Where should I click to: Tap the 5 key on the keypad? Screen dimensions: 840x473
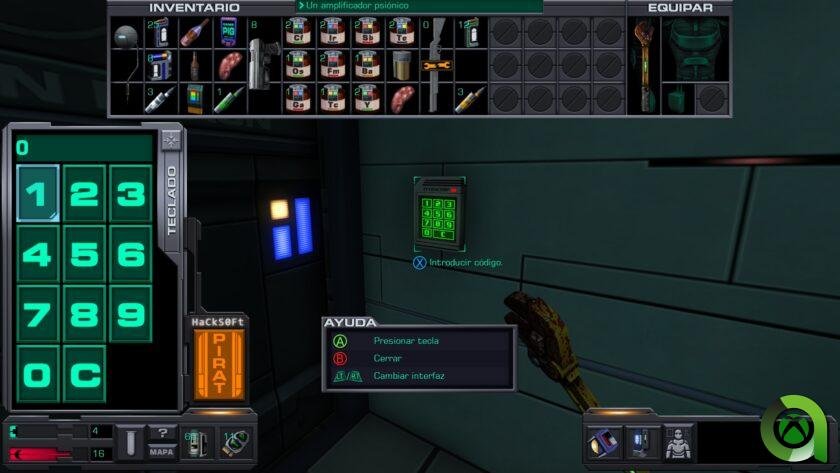[x=84, y=254]
